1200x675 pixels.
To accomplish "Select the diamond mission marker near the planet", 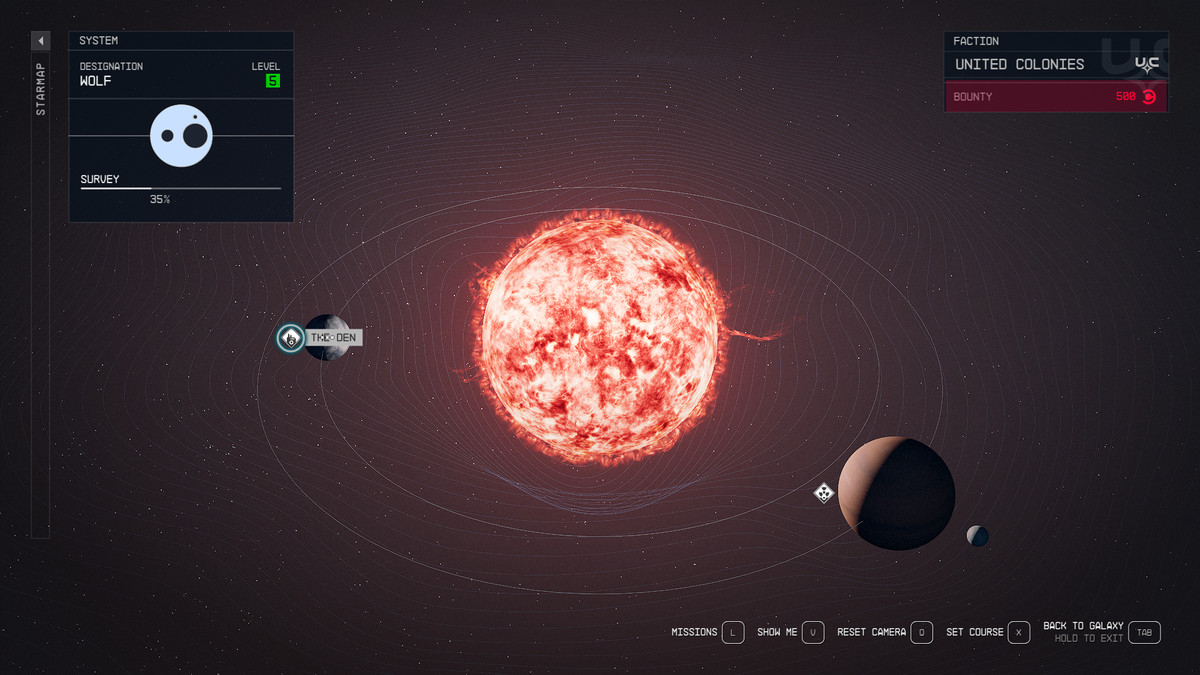I will pos(823,492).
